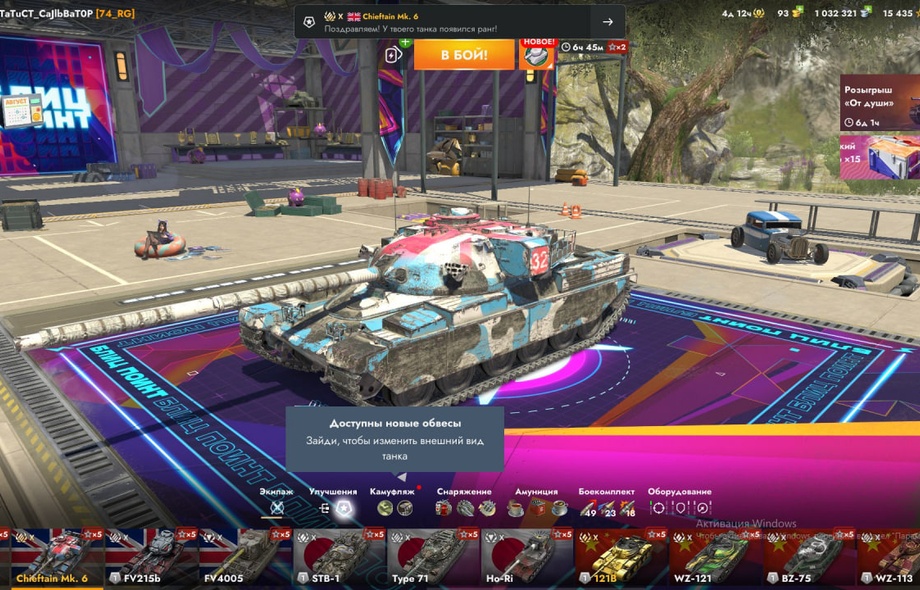
Task: Open the Амуниция provisions slots
Action: pos(536,507)
